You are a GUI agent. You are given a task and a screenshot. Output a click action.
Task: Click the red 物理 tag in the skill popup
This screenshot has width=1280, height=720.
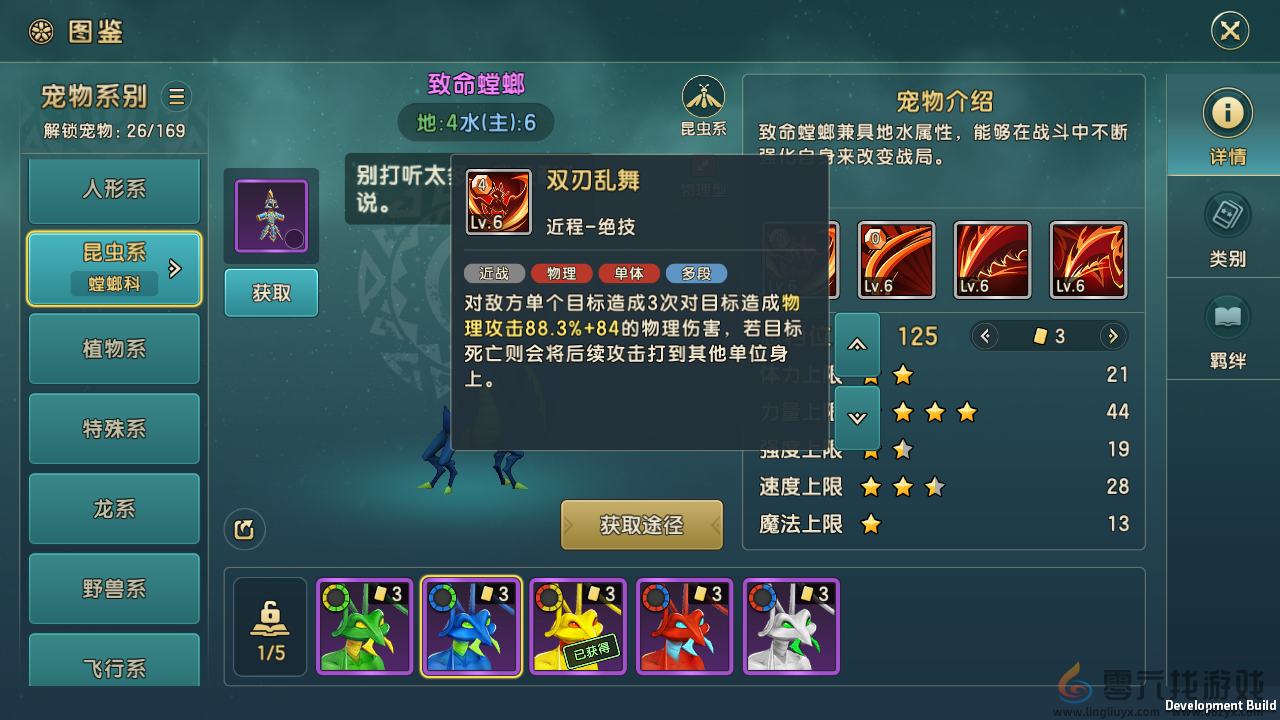point(561,273)
